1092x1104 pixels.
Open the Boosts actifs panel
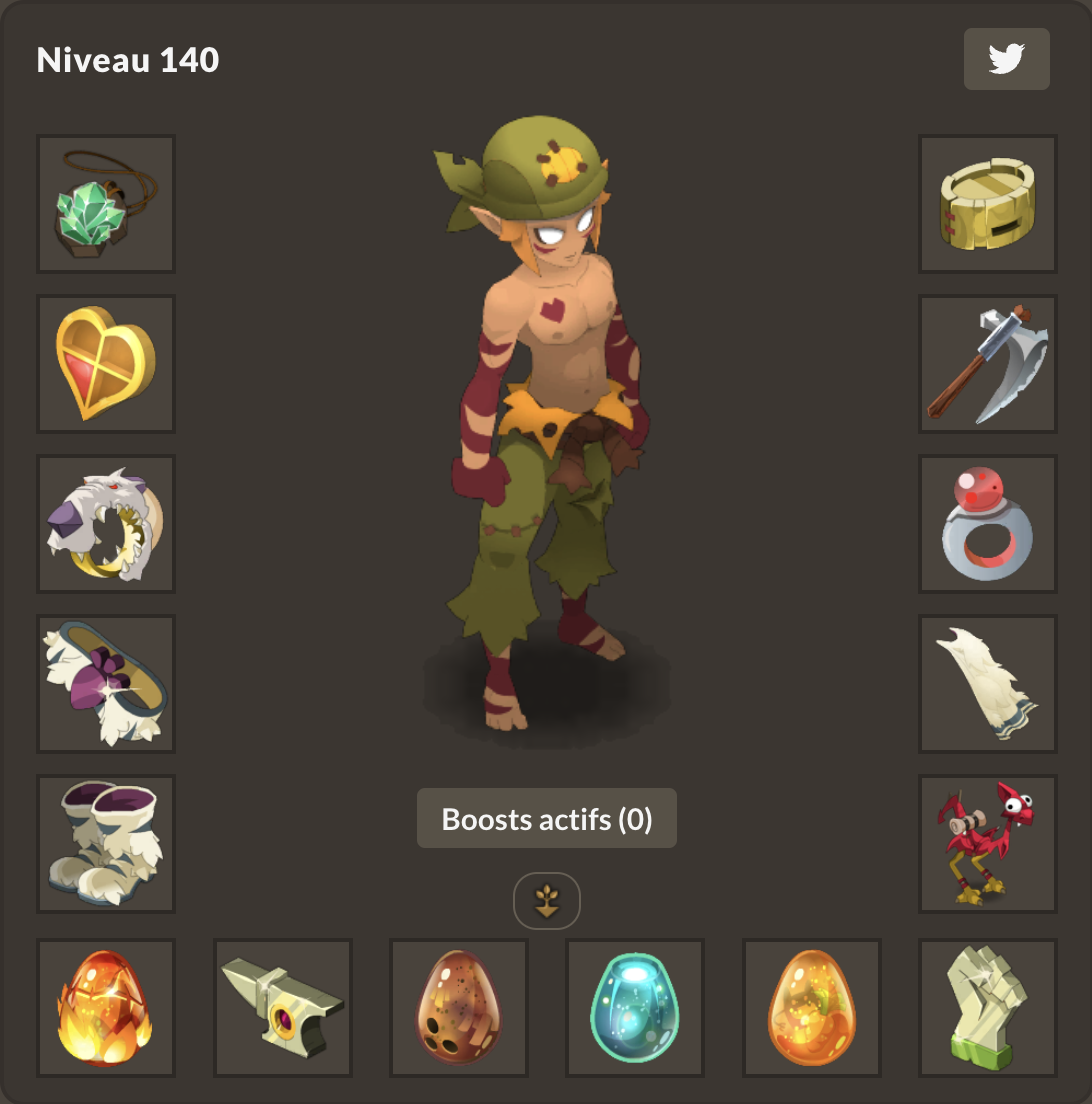(x=546, y=819)
